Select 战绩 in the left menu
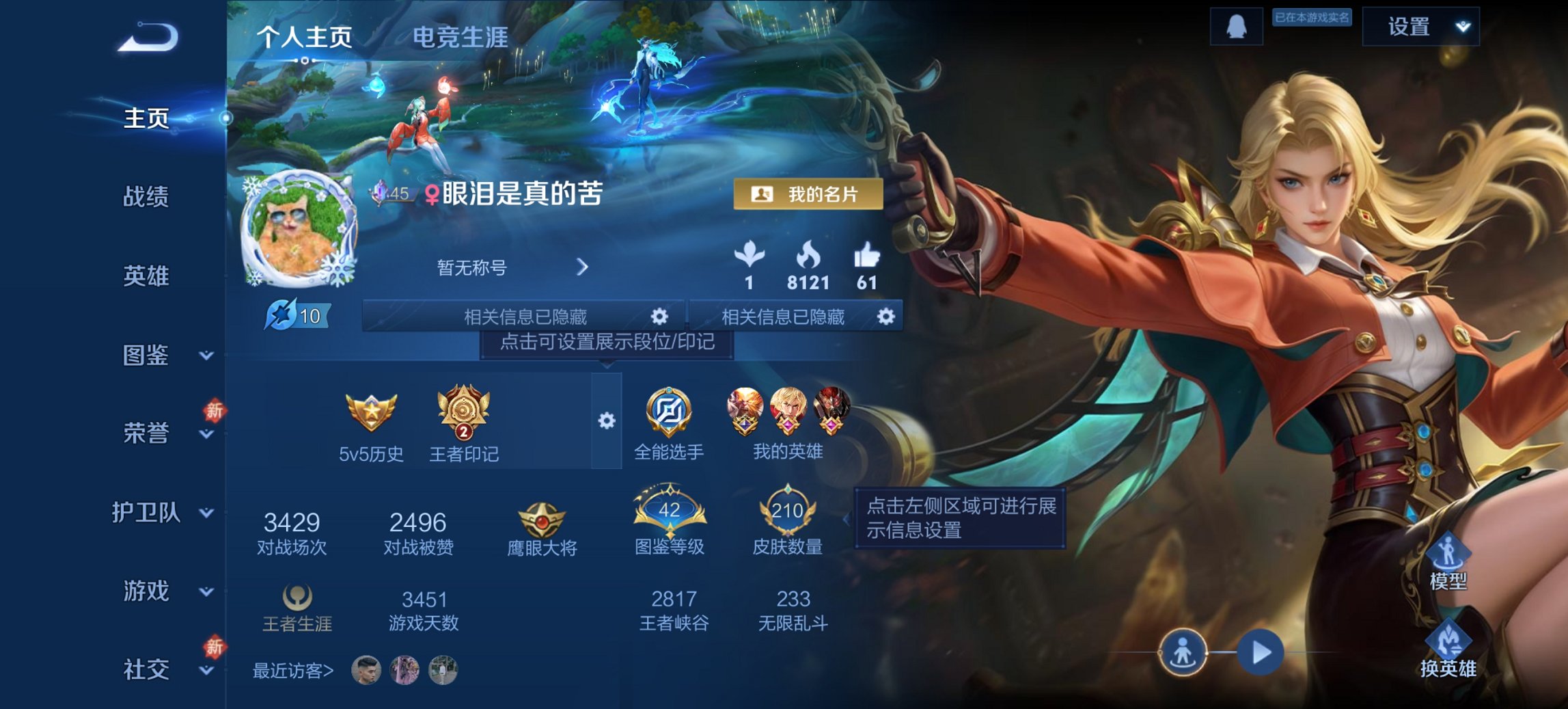This screenshot has height=709, width=1568. (146, 198)
